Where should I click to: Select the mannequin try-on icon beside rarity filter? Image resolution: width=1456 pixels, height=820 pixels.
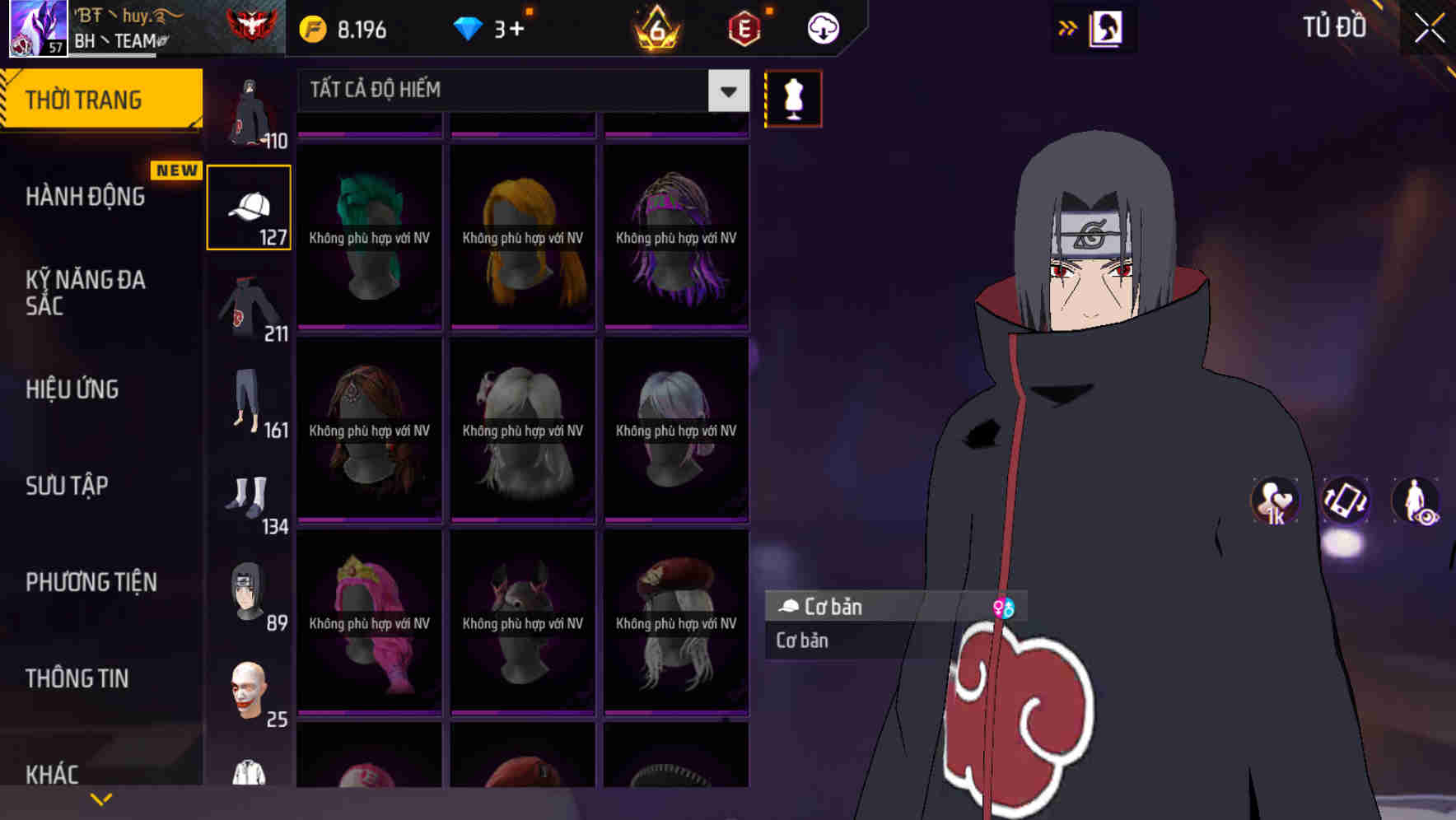click(x=793, y=97)
